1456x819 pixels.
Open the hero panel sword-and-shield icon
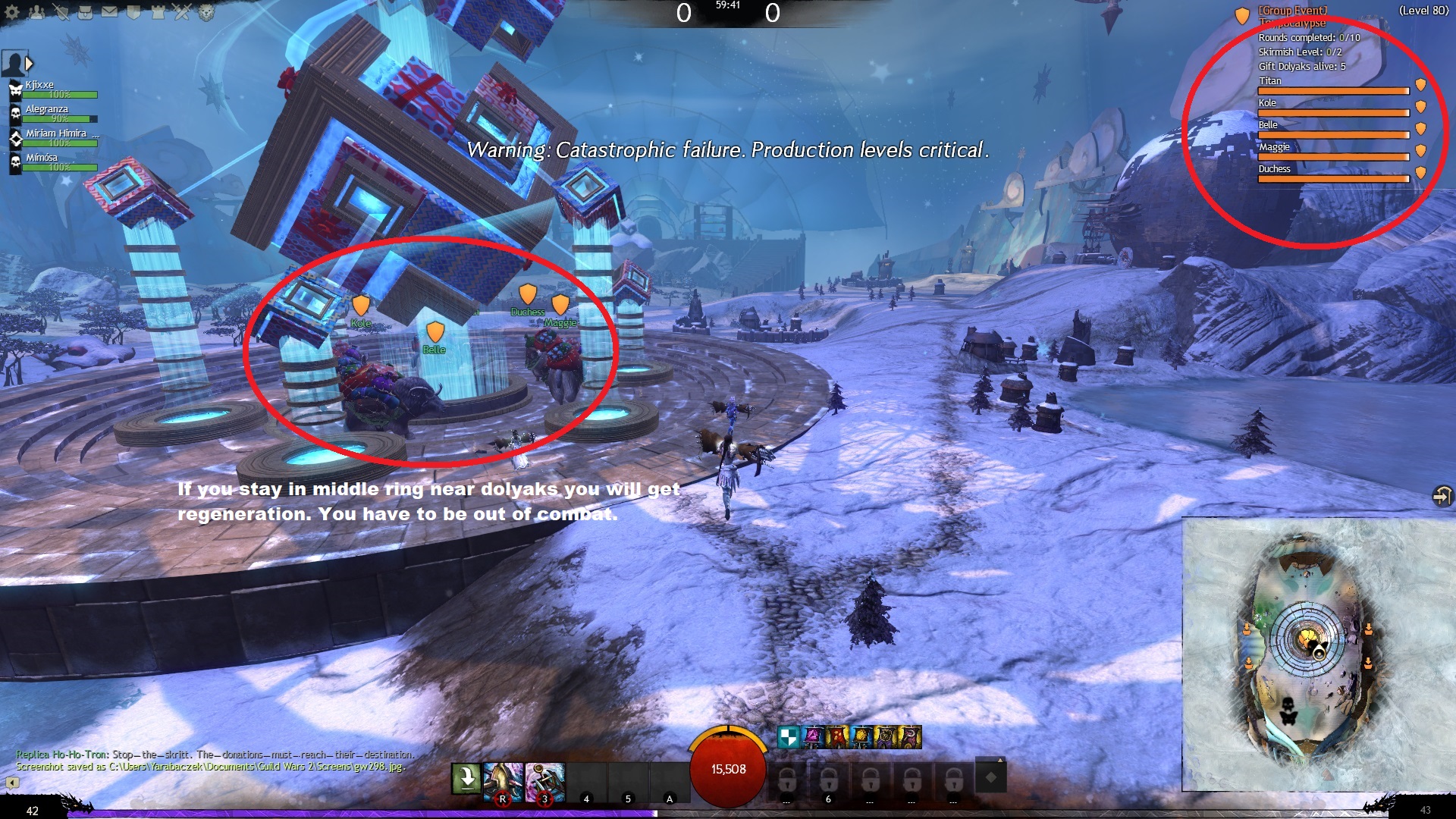[61, 11]
